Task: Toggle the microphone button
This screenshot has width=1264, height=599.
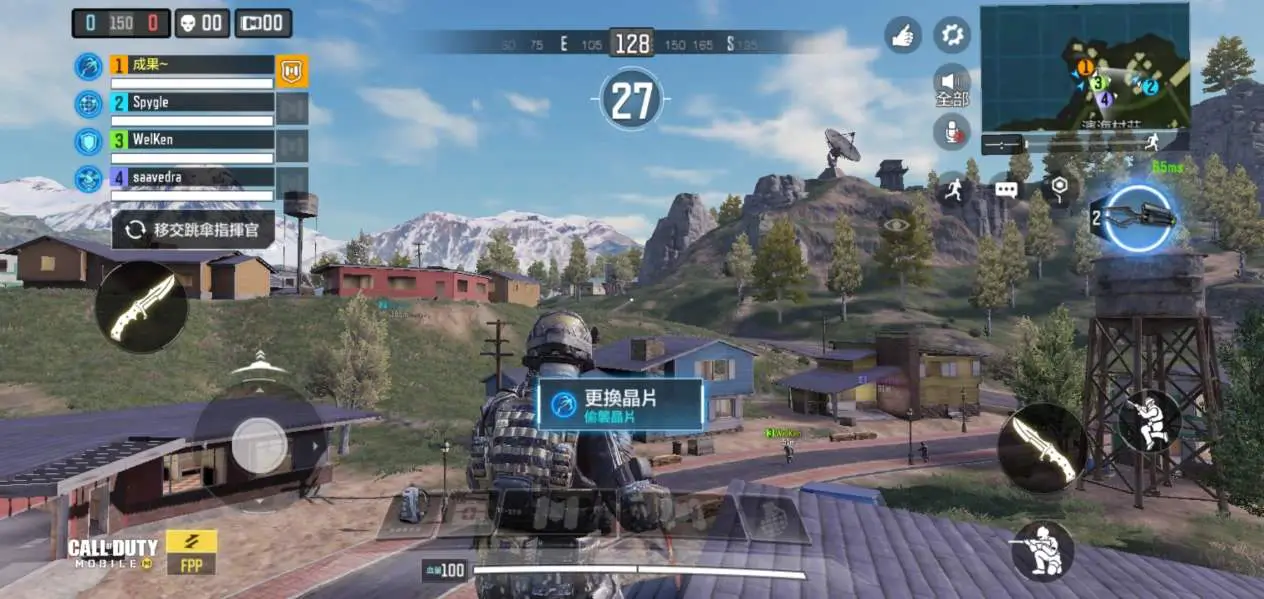Action: coord(952,131)
